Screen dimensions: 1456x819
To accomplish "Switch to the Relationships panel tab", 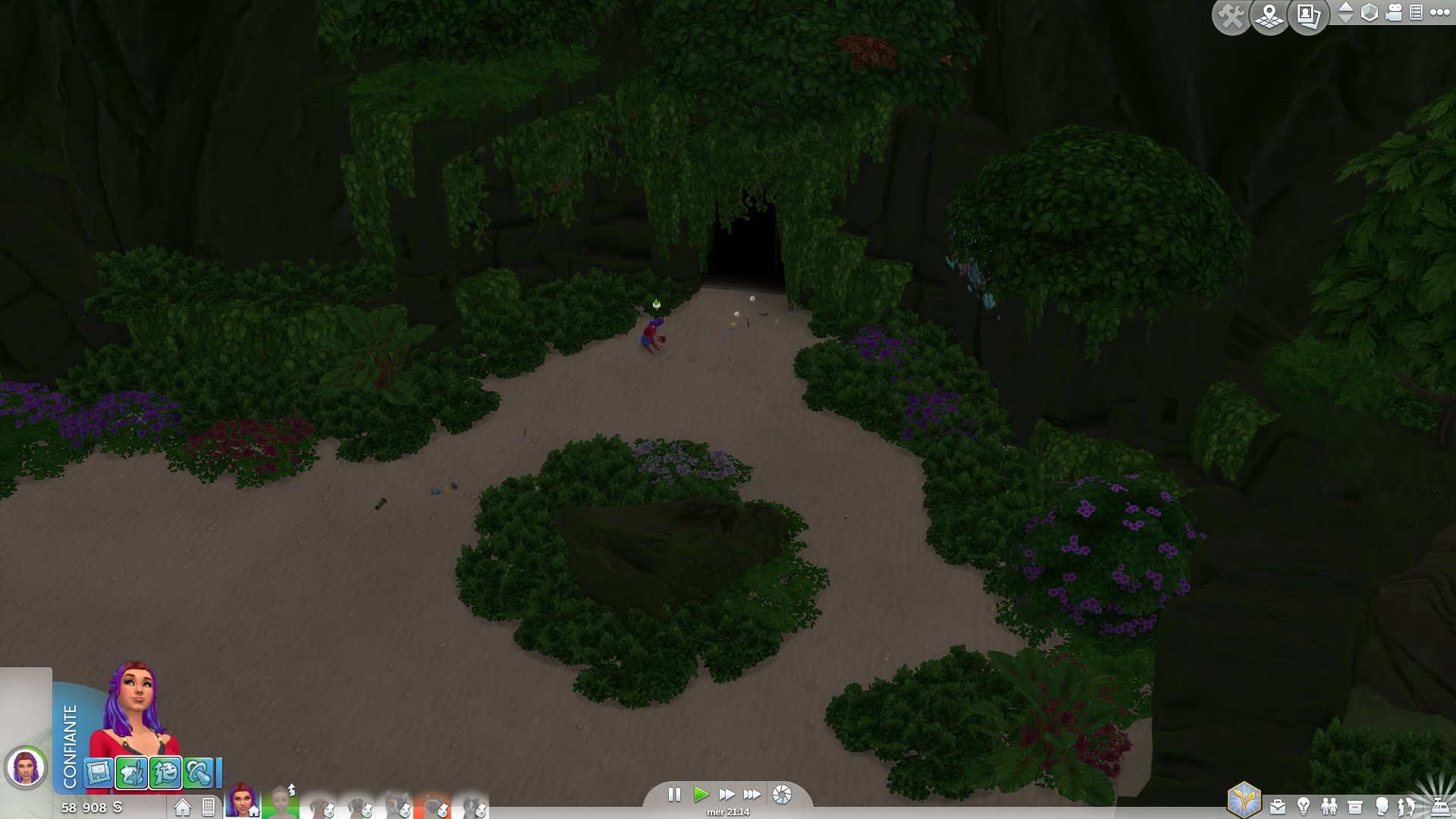I will point(1329,805).
